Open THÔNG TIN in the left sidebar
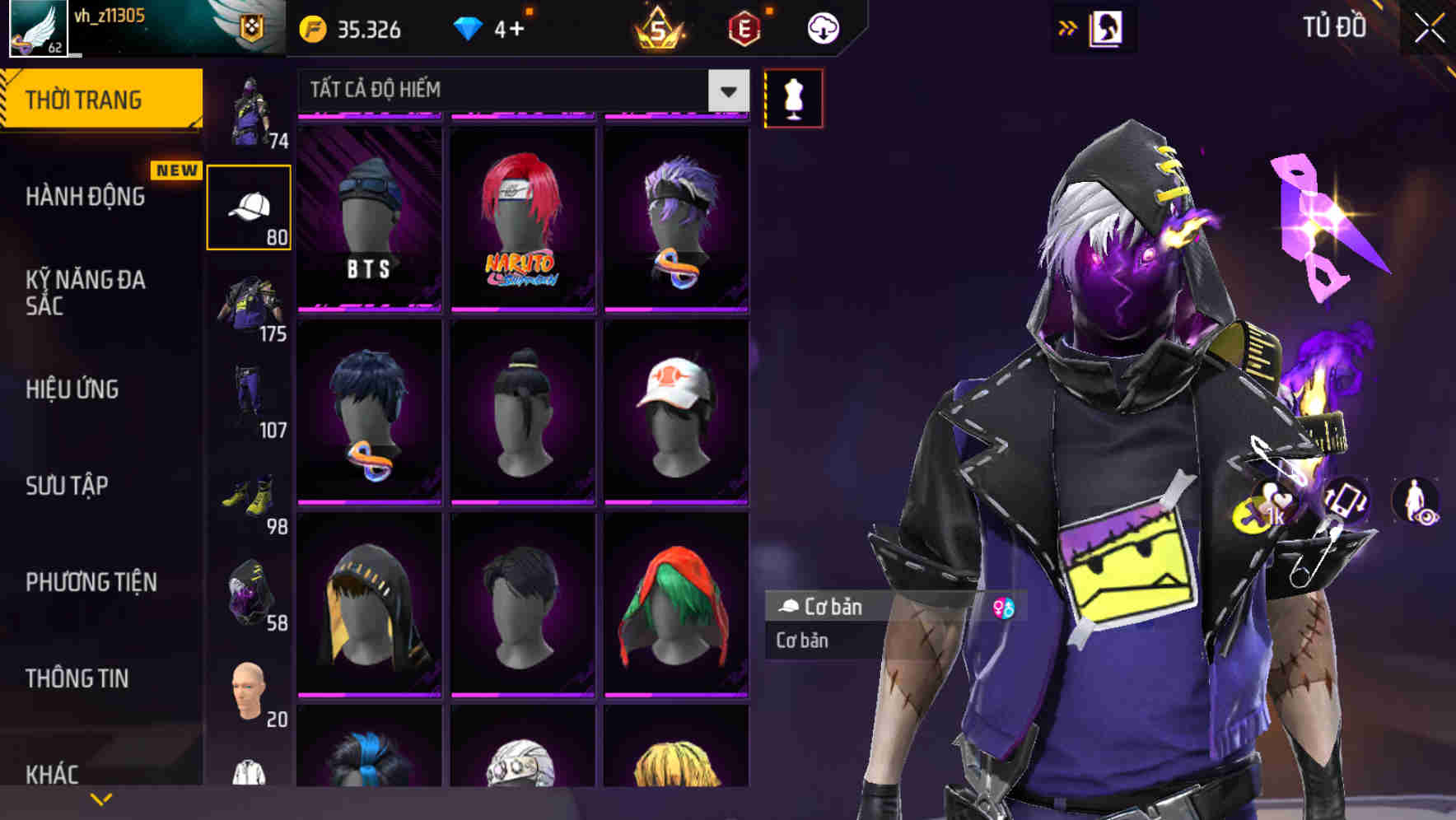 pos(78,677)
